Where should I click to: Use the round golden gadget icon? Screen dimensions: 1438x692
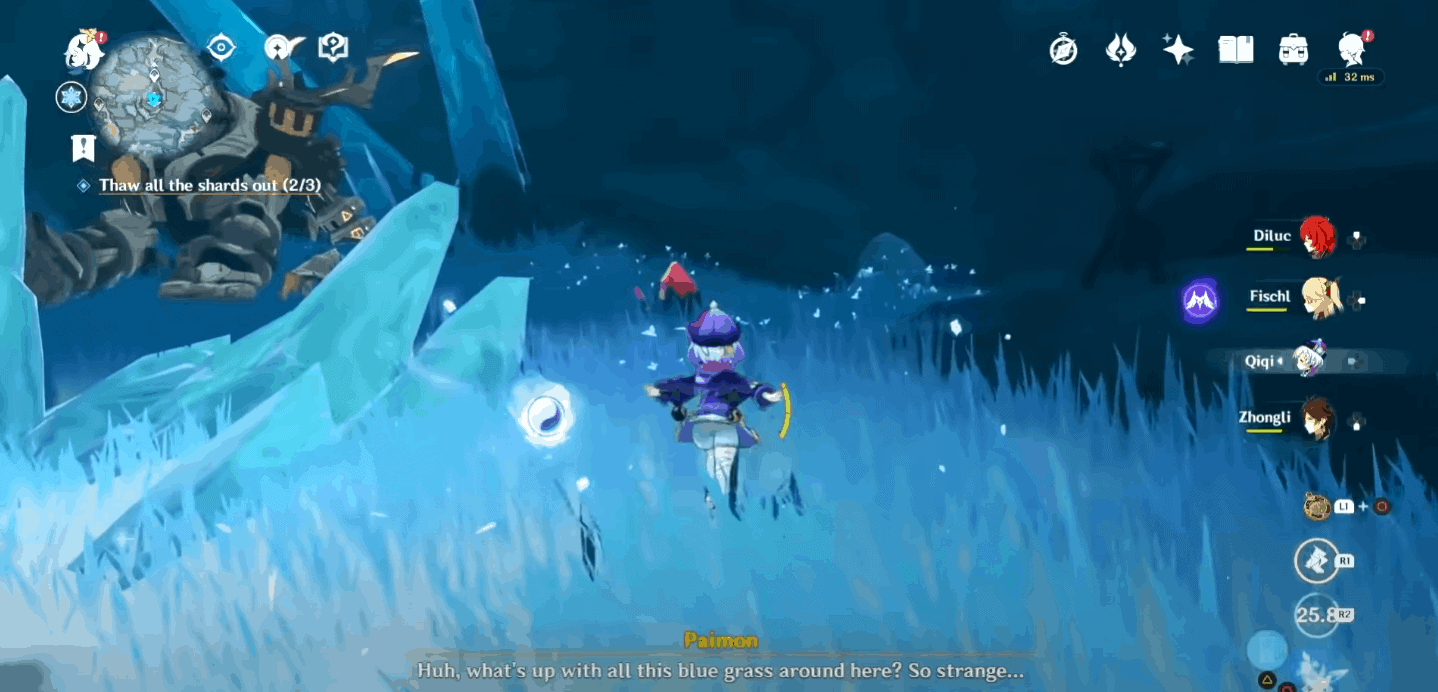[x=1317, y=506]
